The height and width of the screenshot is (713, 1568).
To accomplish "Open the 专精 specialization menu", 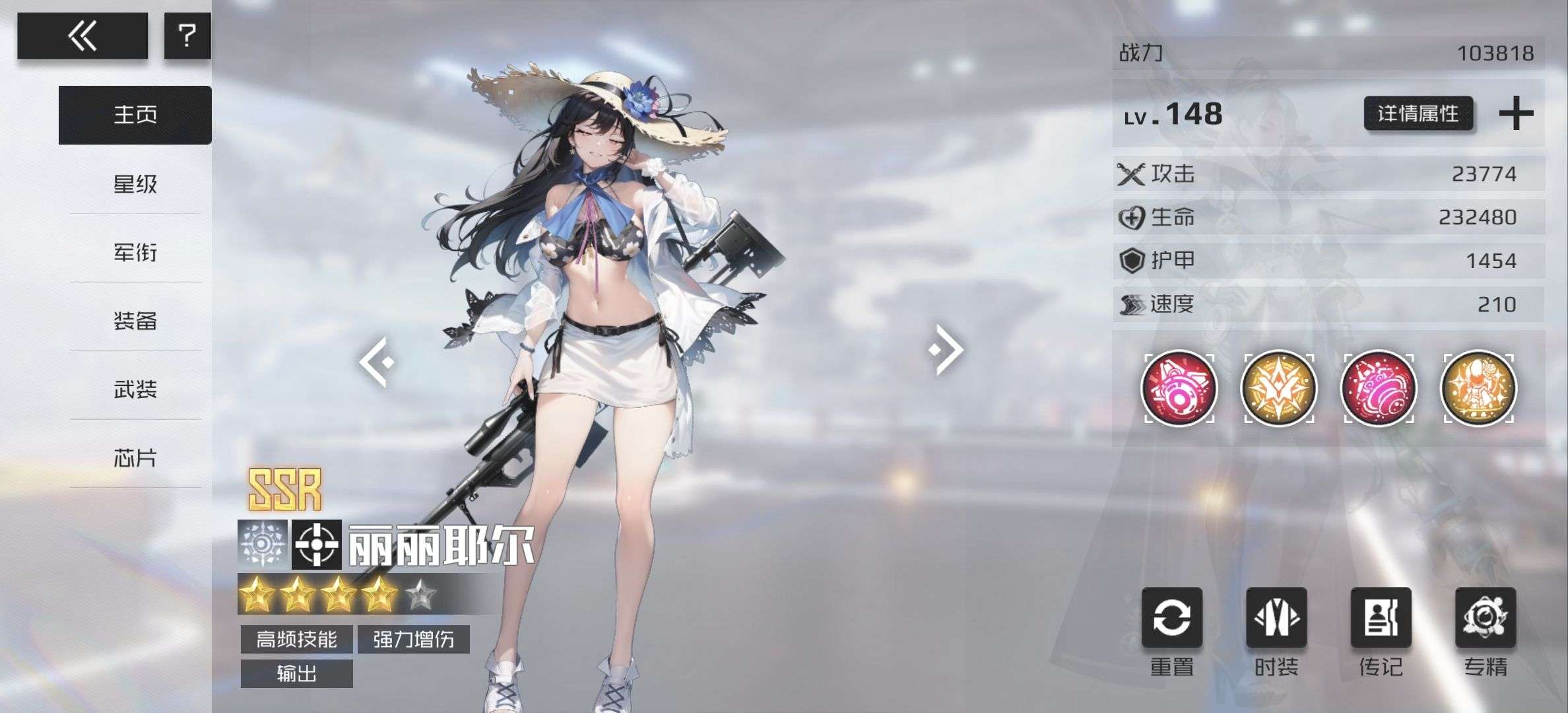I will pos(1486,619).
